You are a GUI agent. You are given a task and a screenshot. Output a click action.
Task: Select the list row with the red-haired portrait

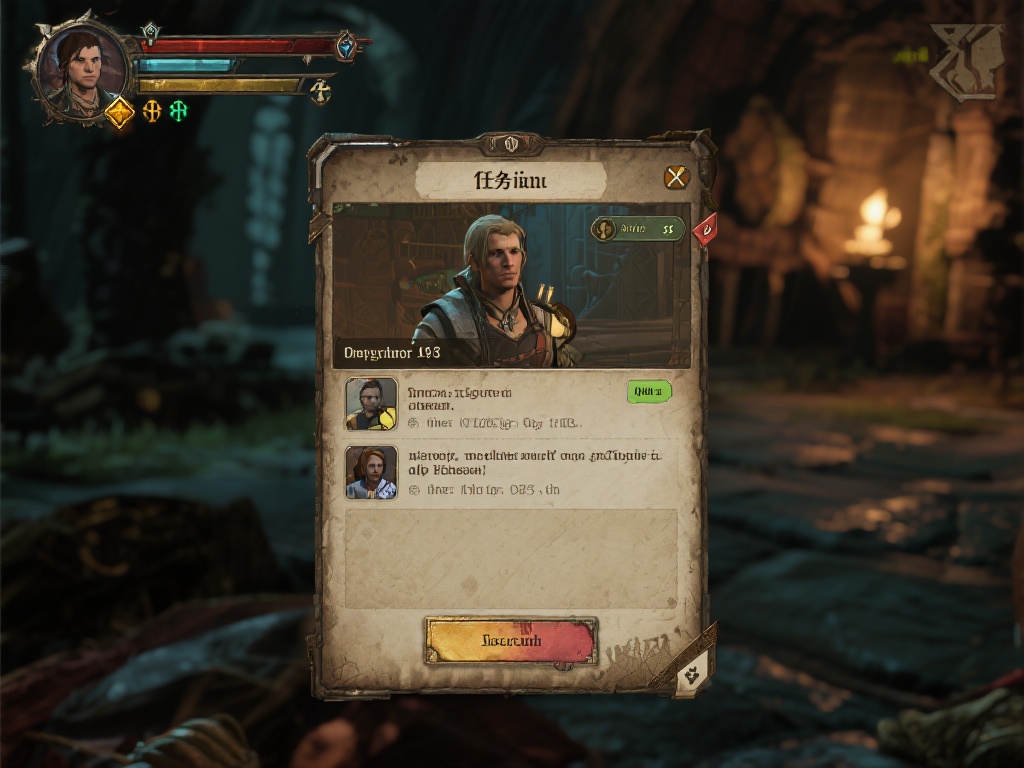tap(510, 472)
